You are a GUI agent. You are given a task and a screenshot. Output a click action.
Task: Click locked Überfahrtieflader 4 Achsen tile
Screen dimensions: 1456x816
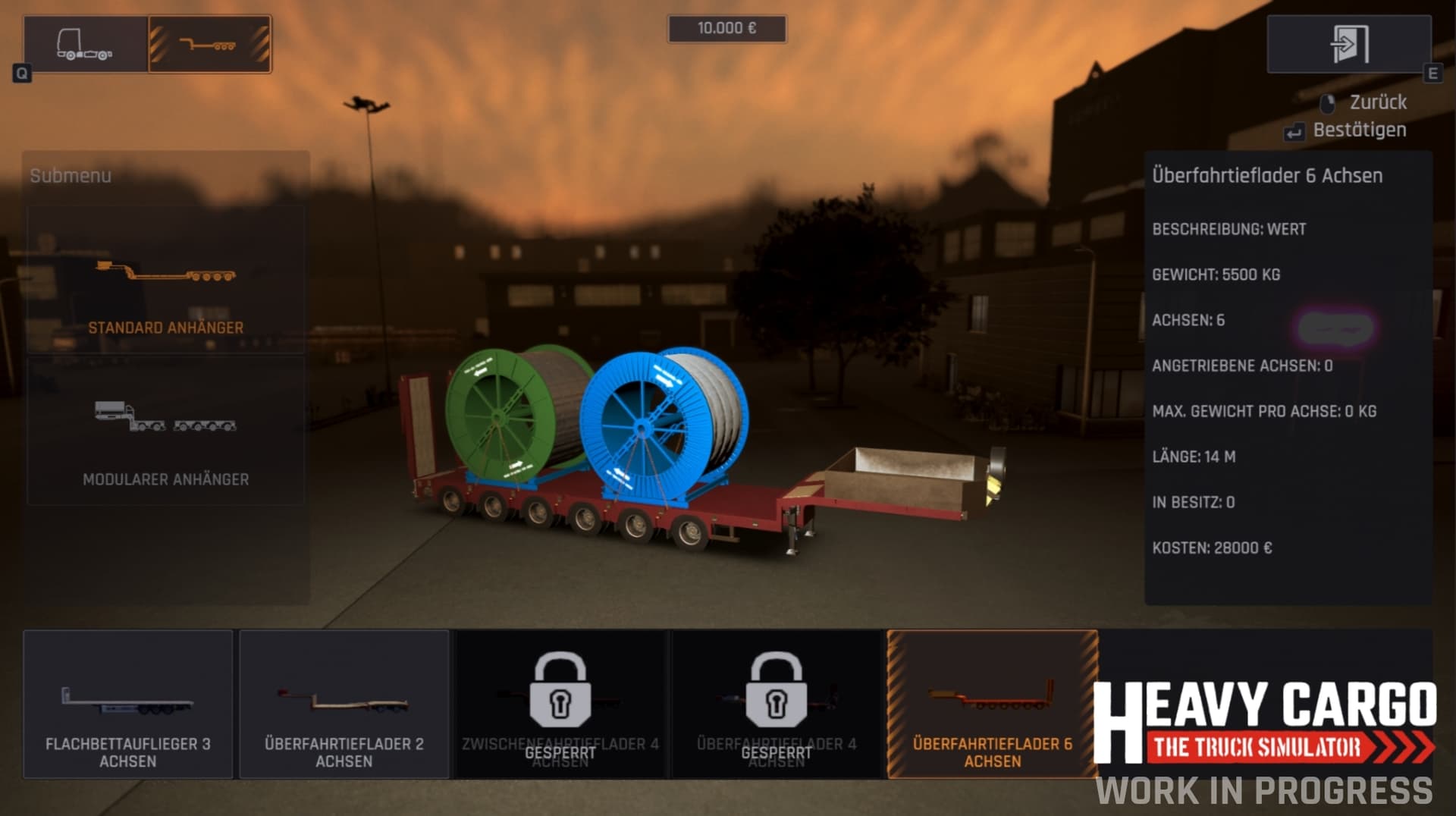(777, 704)
